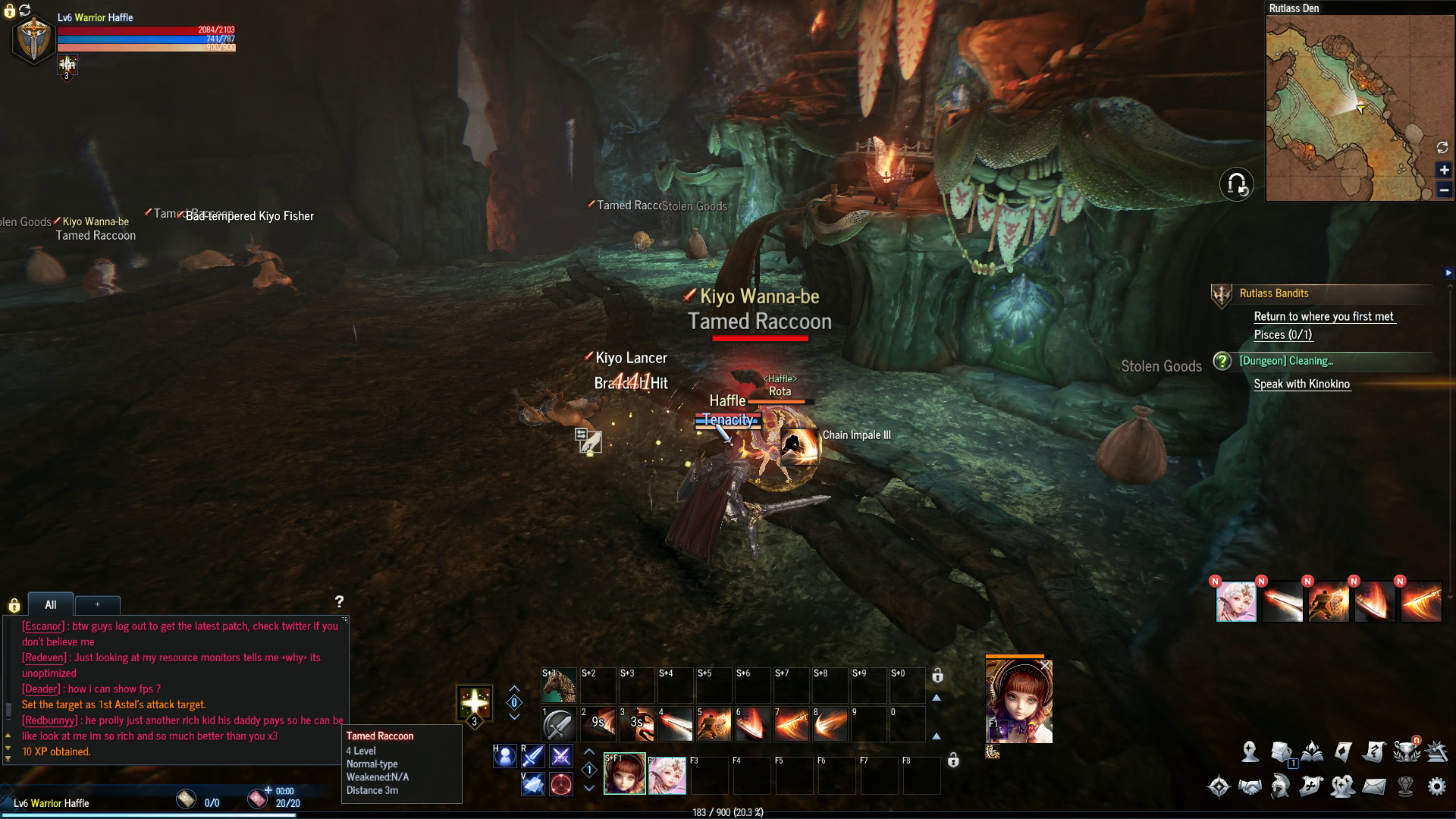Zoom in the Rutlass Den minimap
The height and width of the screenshot is (819, 1456).
tap(1444, 171)
